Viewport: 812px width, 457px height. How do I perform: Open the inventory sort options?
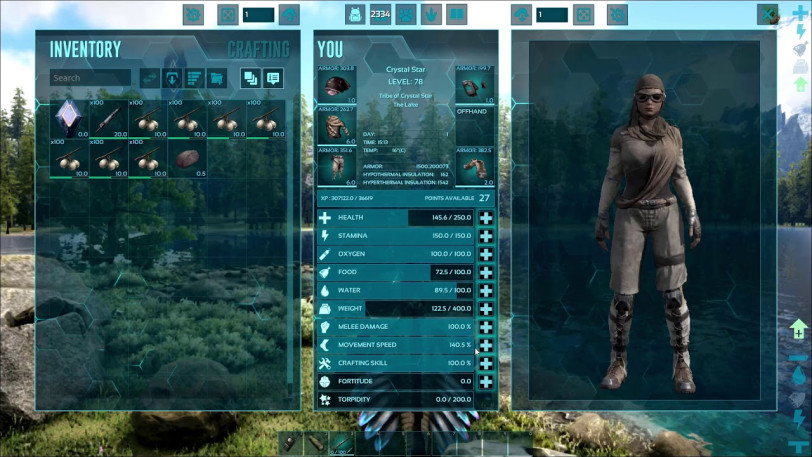click(195, 78)
